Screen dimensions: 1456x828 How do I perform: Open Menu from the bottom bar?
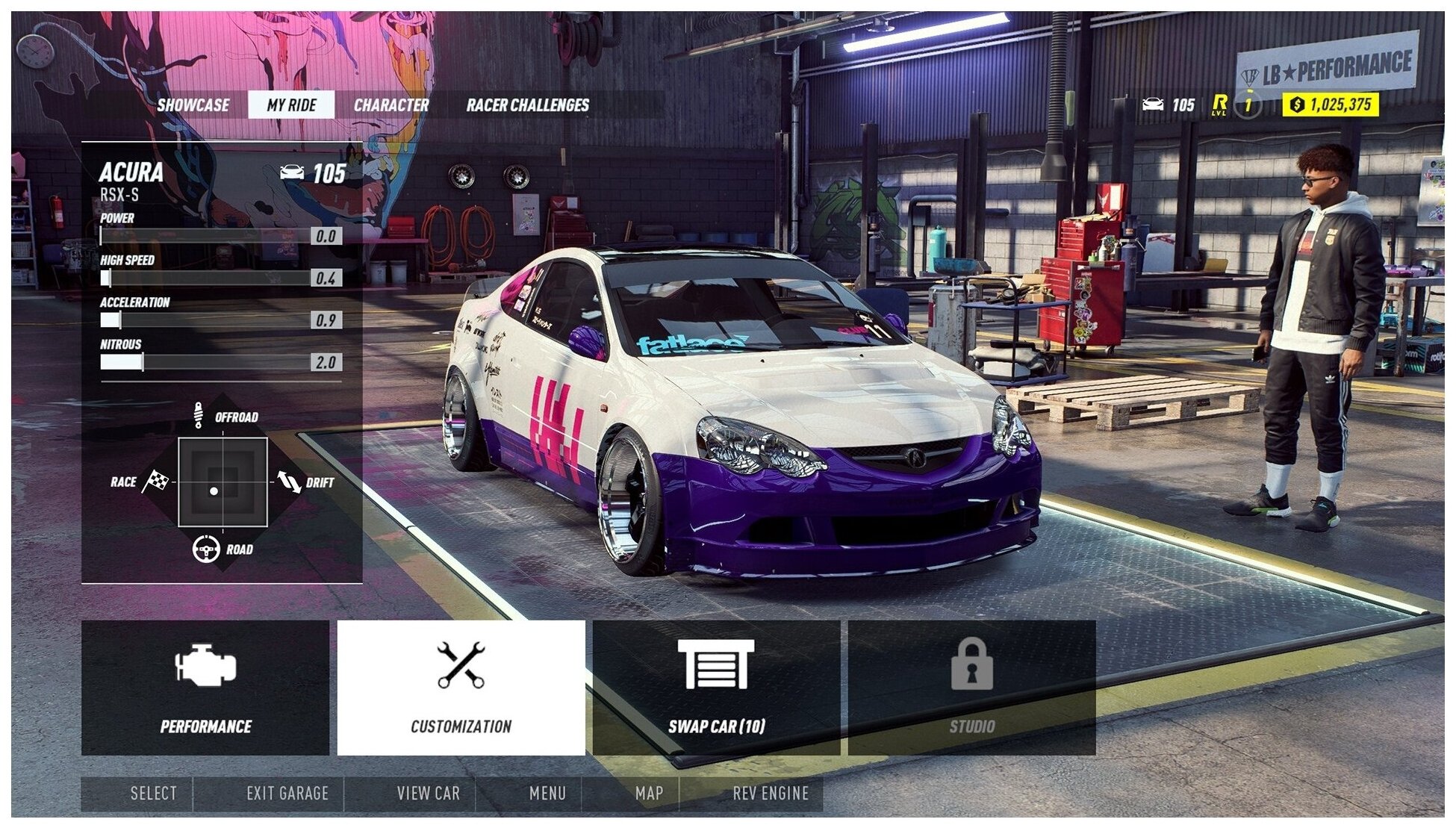tap(547, 794)
